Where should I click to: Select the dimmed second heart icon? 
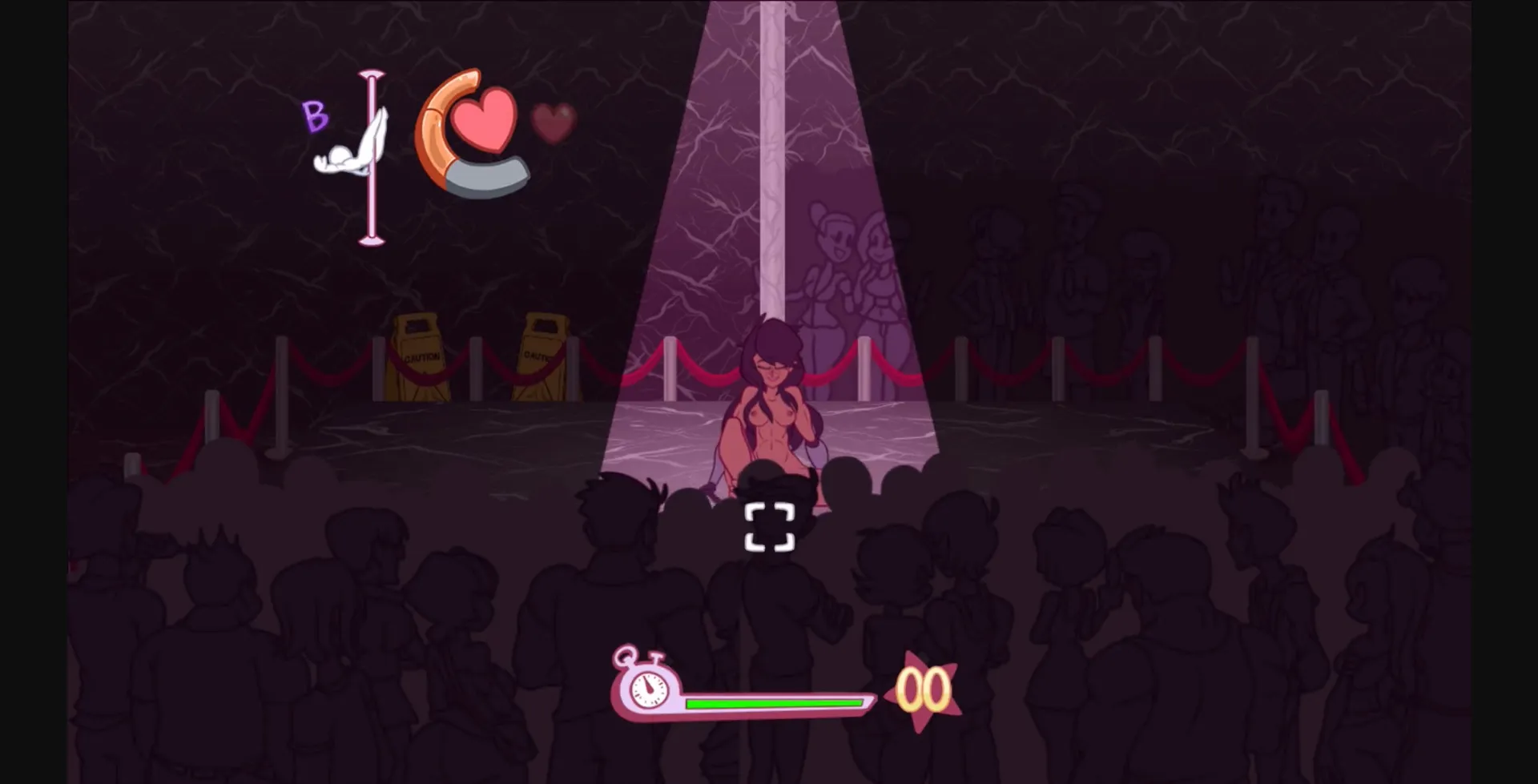click(x=553, y=122)
